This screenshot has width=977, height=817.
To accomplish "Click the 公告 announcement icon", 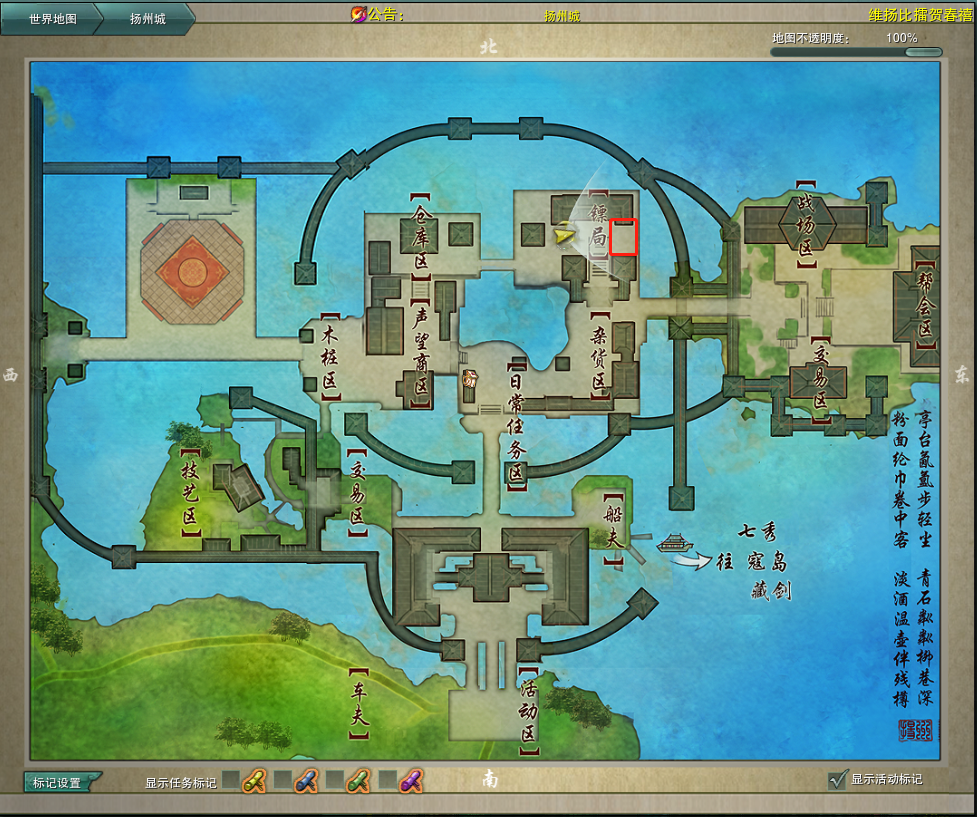I will click(358, 14).
